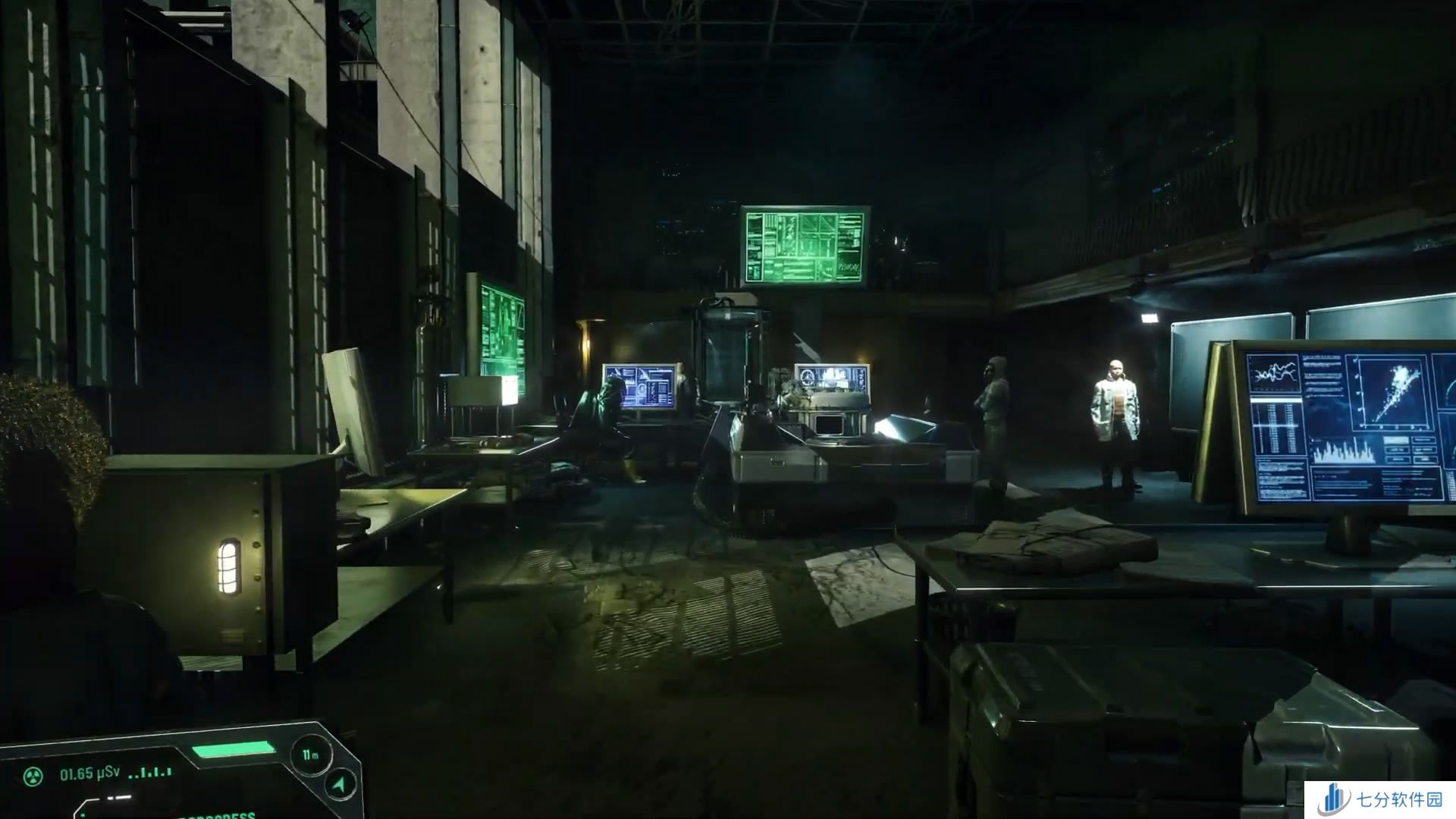Open the 七分软件园 watermark logo
This screenshot has width=1456, height=819.
1334,800
